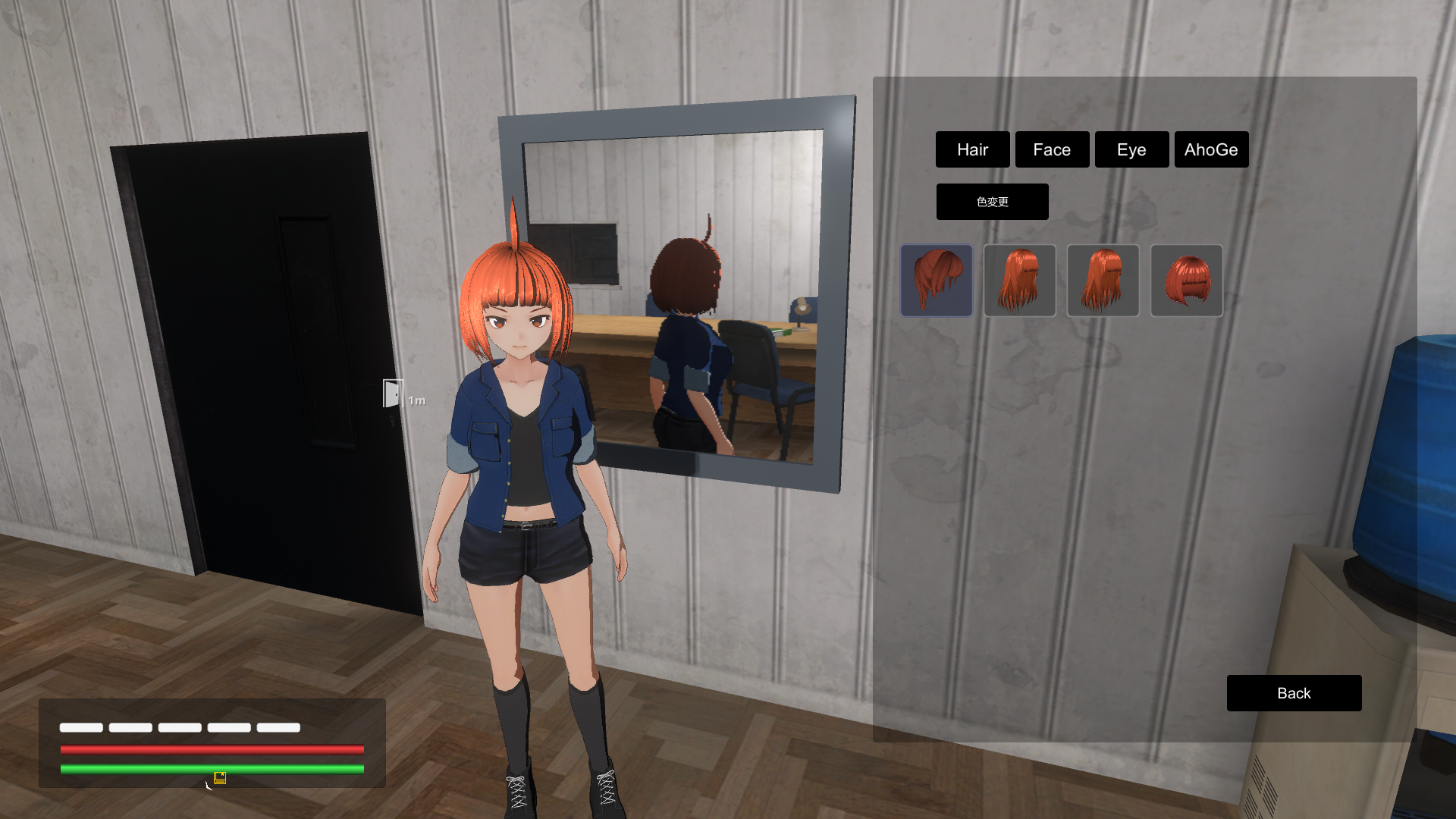Screen dimensions: 1456x819
Task: Open the Face customization tab
Action: click(1052, 149)
